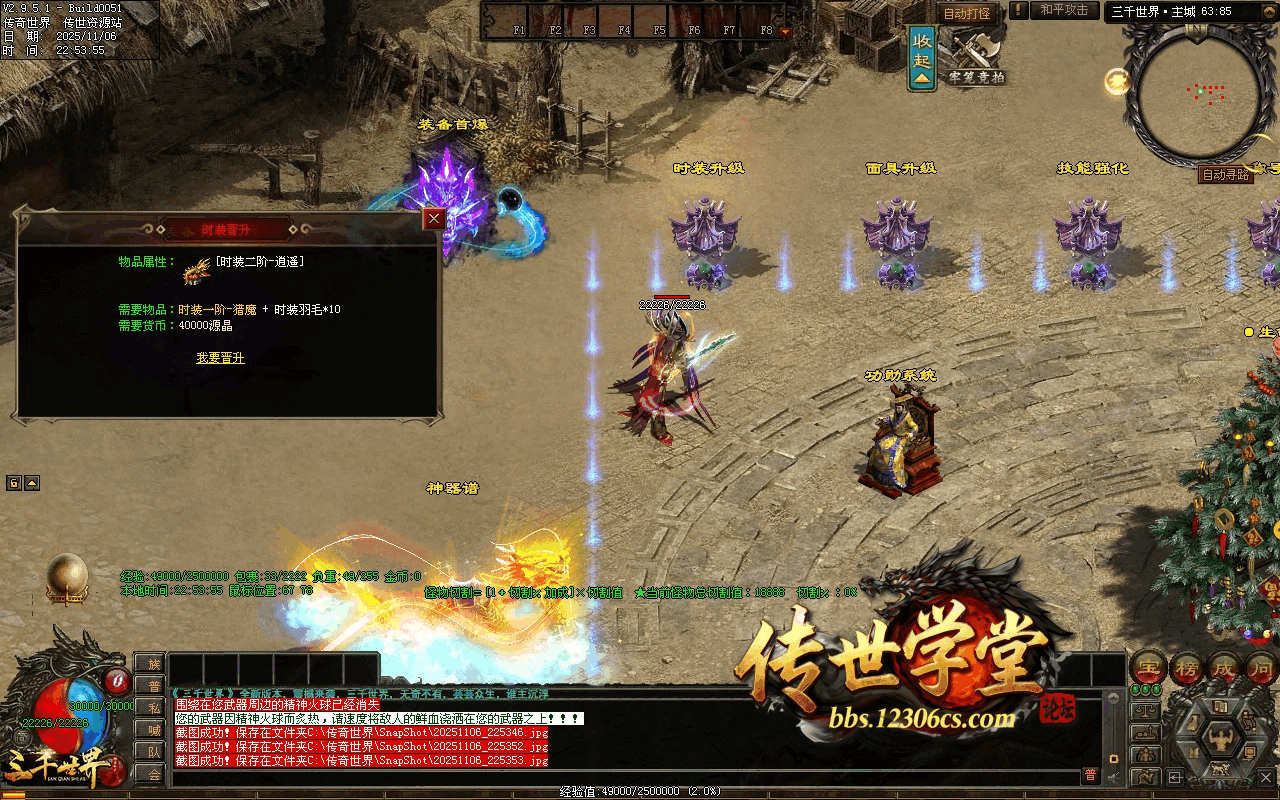Open the character panel muscular figure icon
1280x800 pixels.
coord(1221,741)
